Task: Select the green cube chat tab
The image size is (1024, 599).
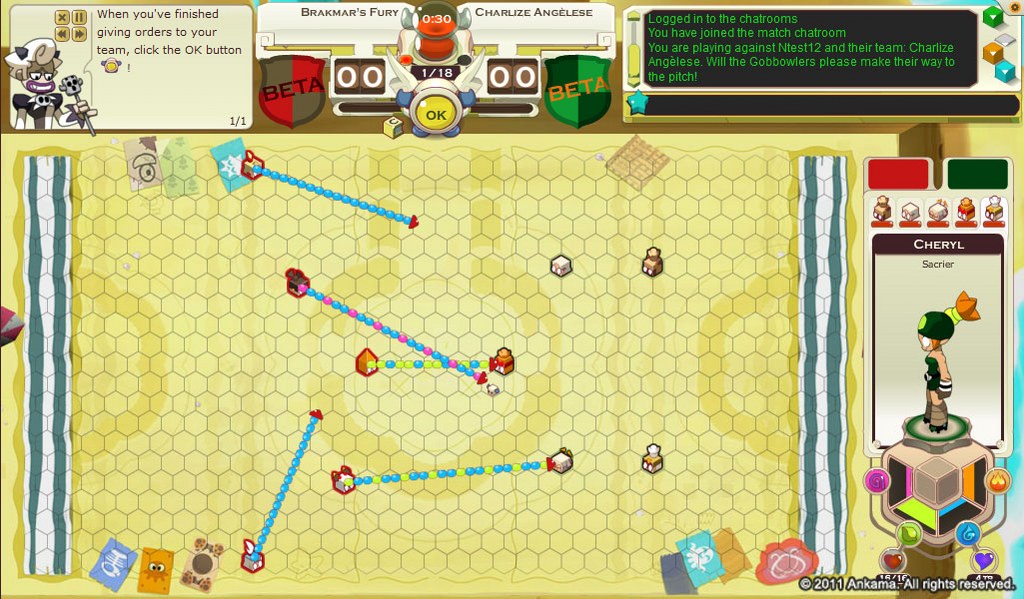Action: 992,16
